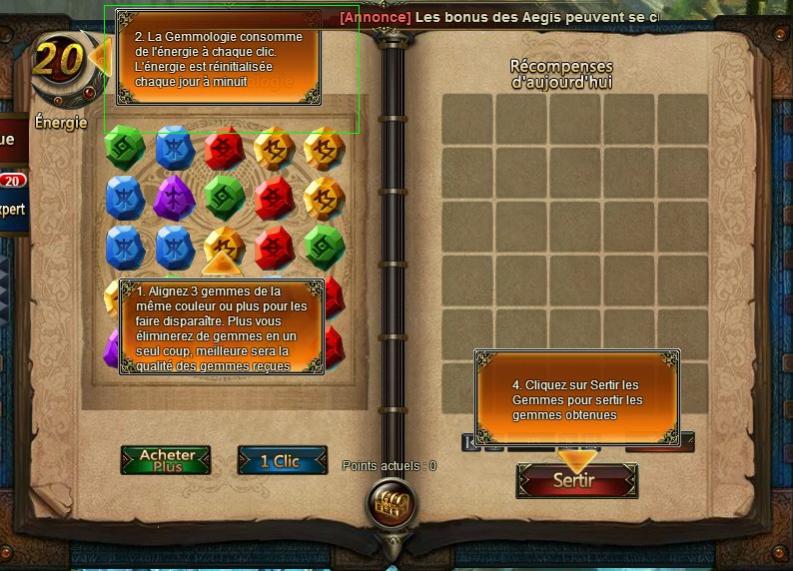
Task: Activate the 1 Clic button
Action: click(282, 460)
